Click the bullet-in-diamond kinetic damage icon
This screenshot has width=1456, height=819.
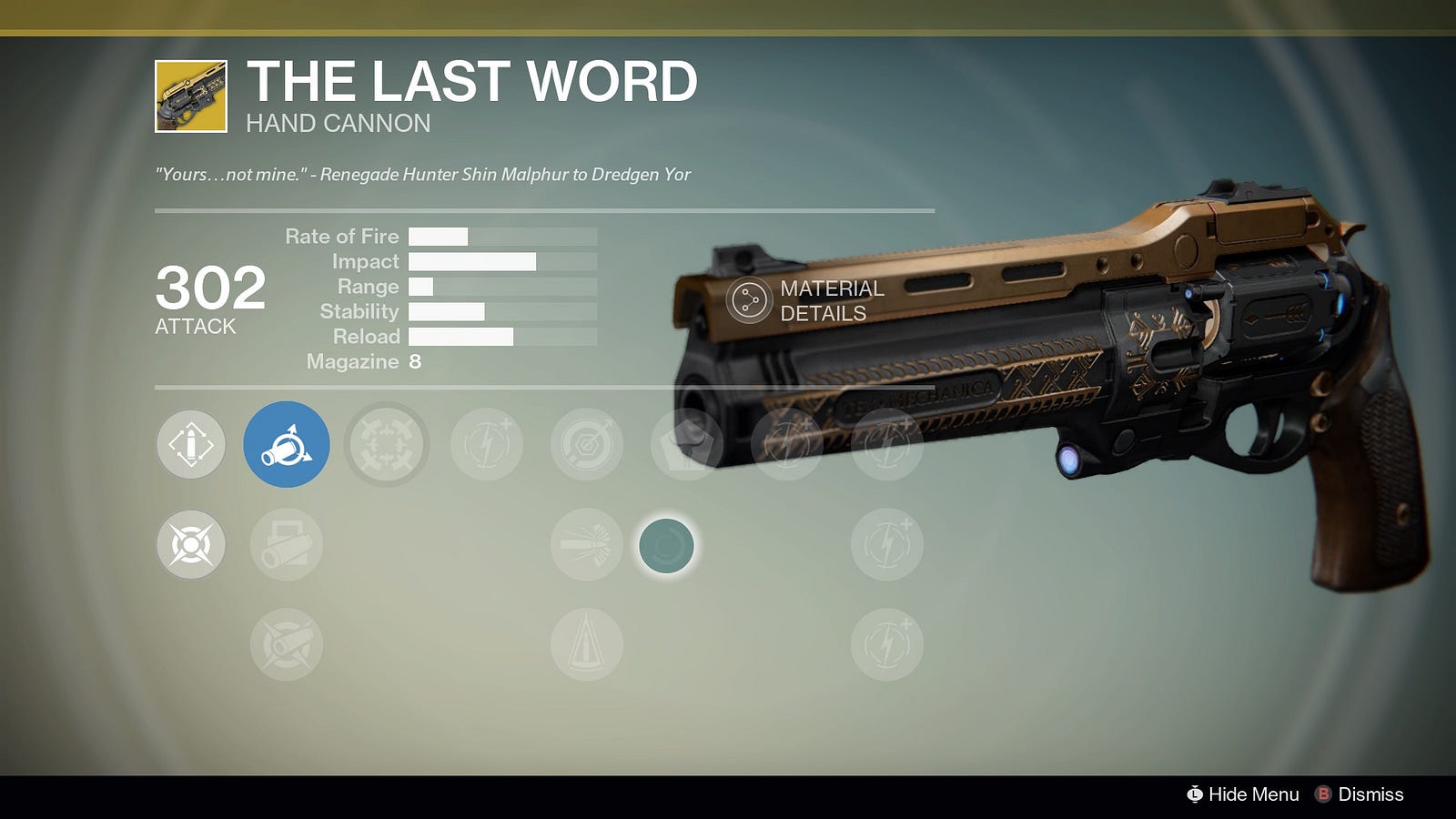click(191, 444)
